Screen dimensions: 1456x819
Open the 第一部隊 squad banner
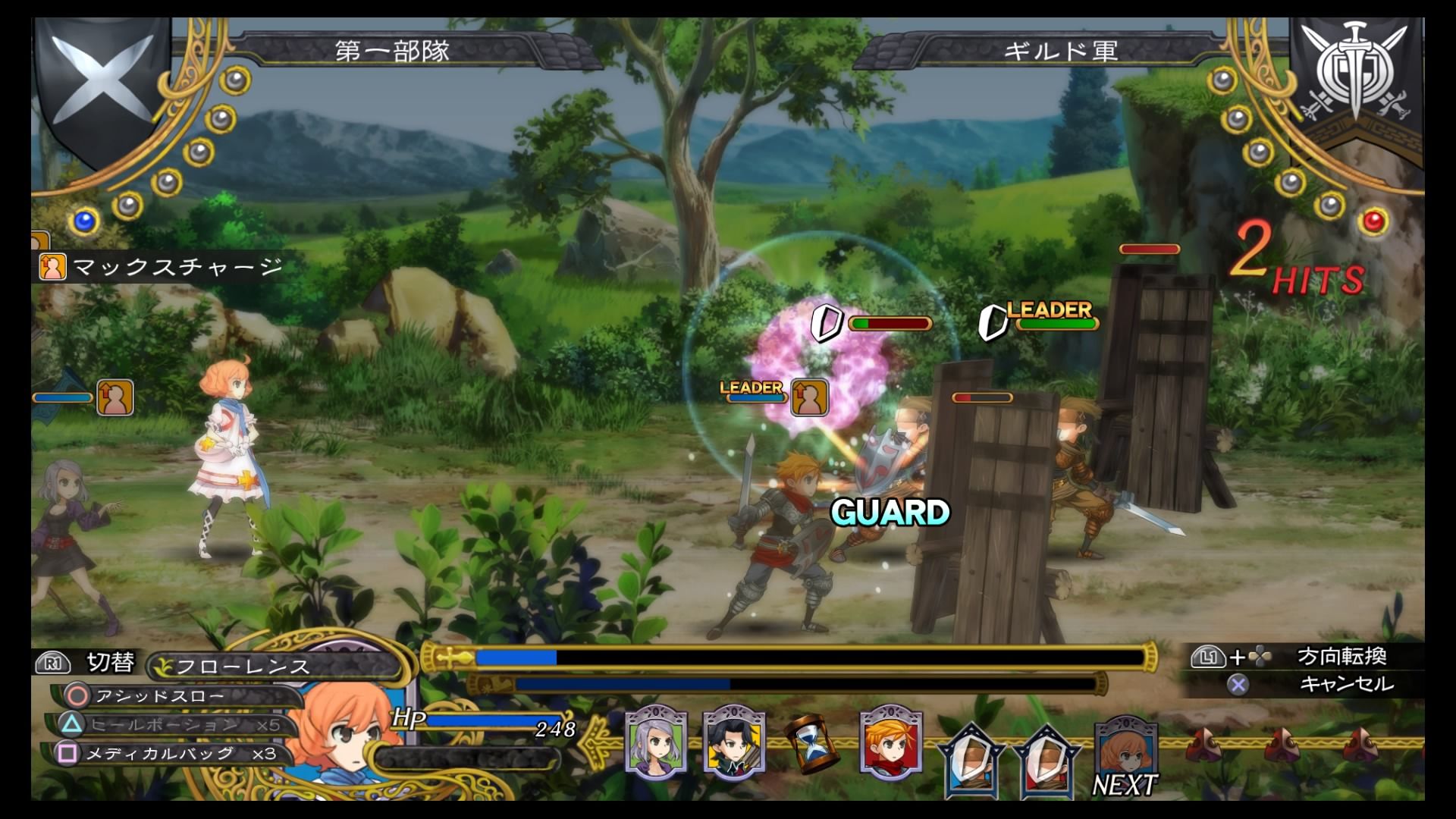[x=393, y=51]
